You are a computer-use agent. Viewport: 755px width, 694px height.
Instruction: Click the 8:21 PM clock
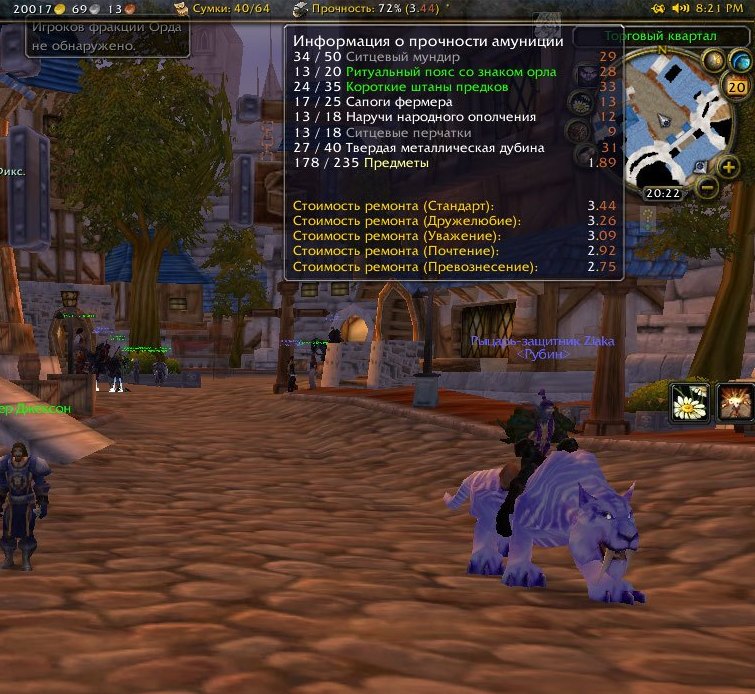[x=721, y=8]
